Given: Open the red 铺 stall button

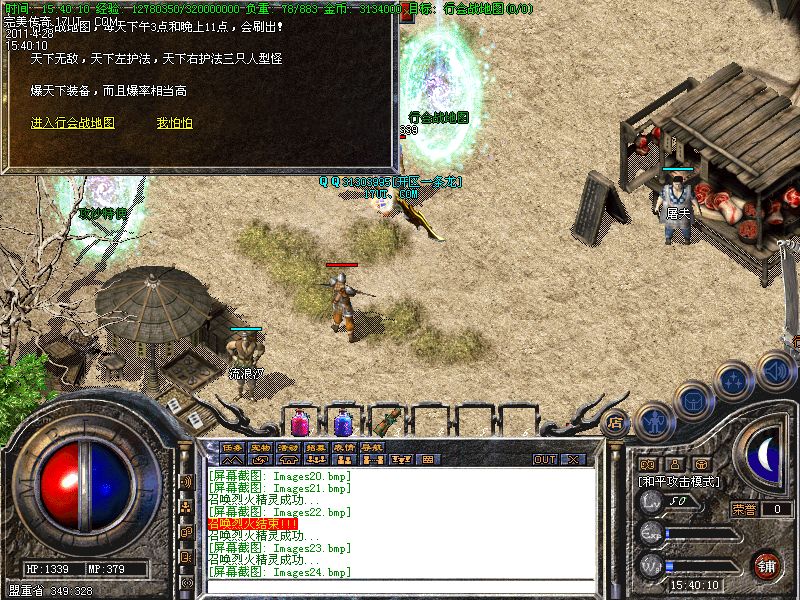Looking at the screenshot, I should (x=767, y=565).
